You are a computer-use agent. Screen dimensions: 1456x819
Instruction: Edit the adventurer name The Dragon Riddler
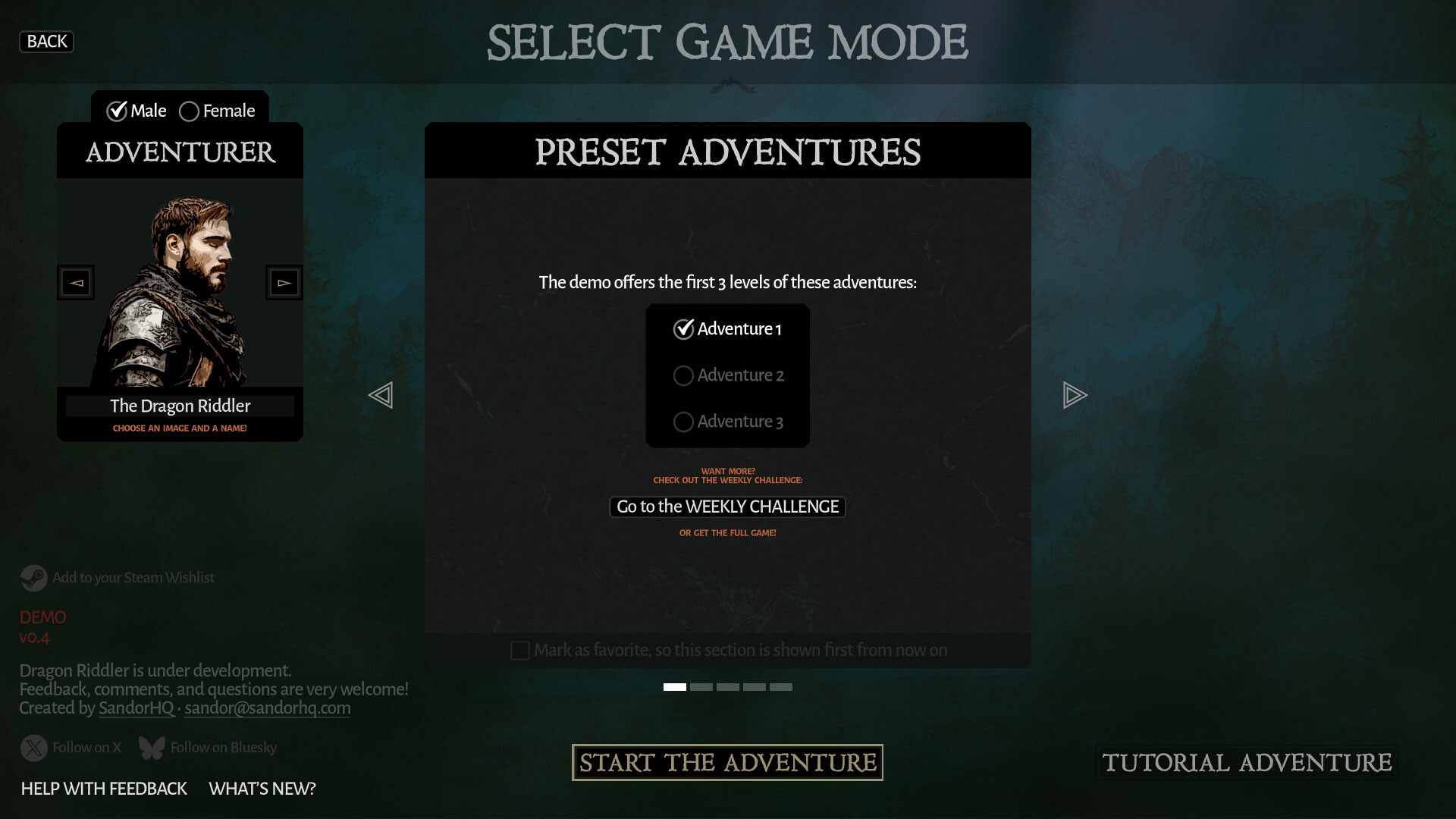(x=180, y=406)
